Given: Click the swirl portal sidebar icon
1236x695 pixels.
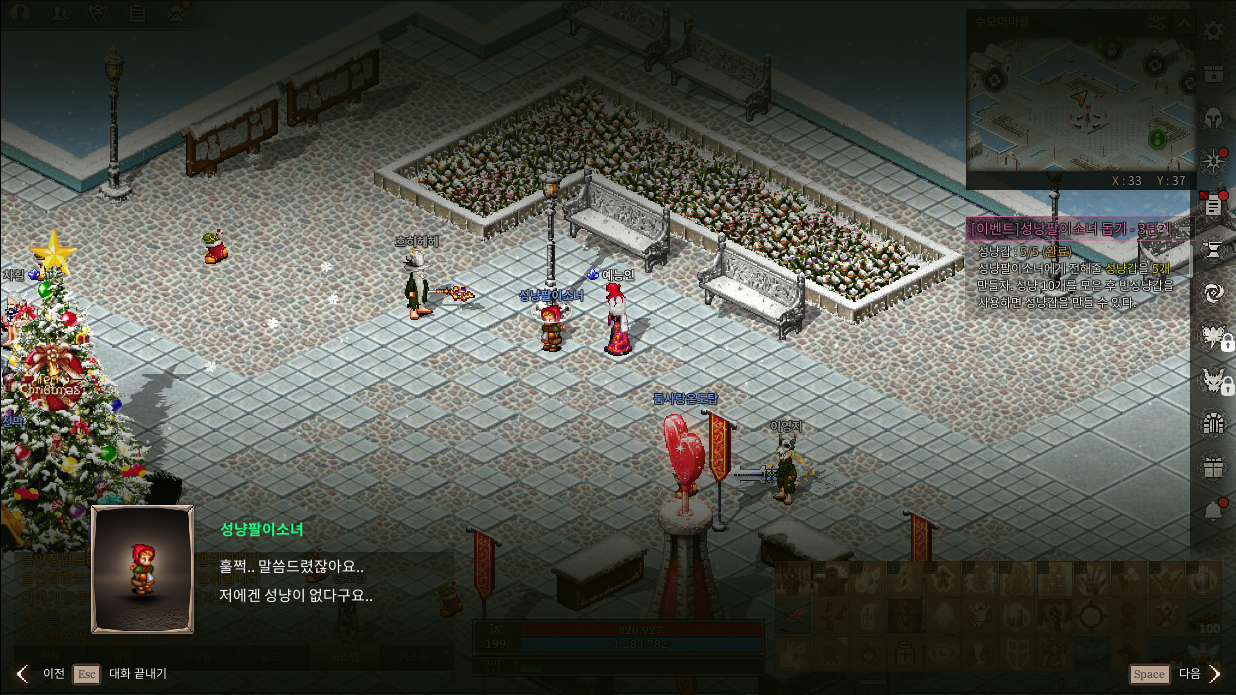Looking at the screenshot, I should tap(1213, 292).
